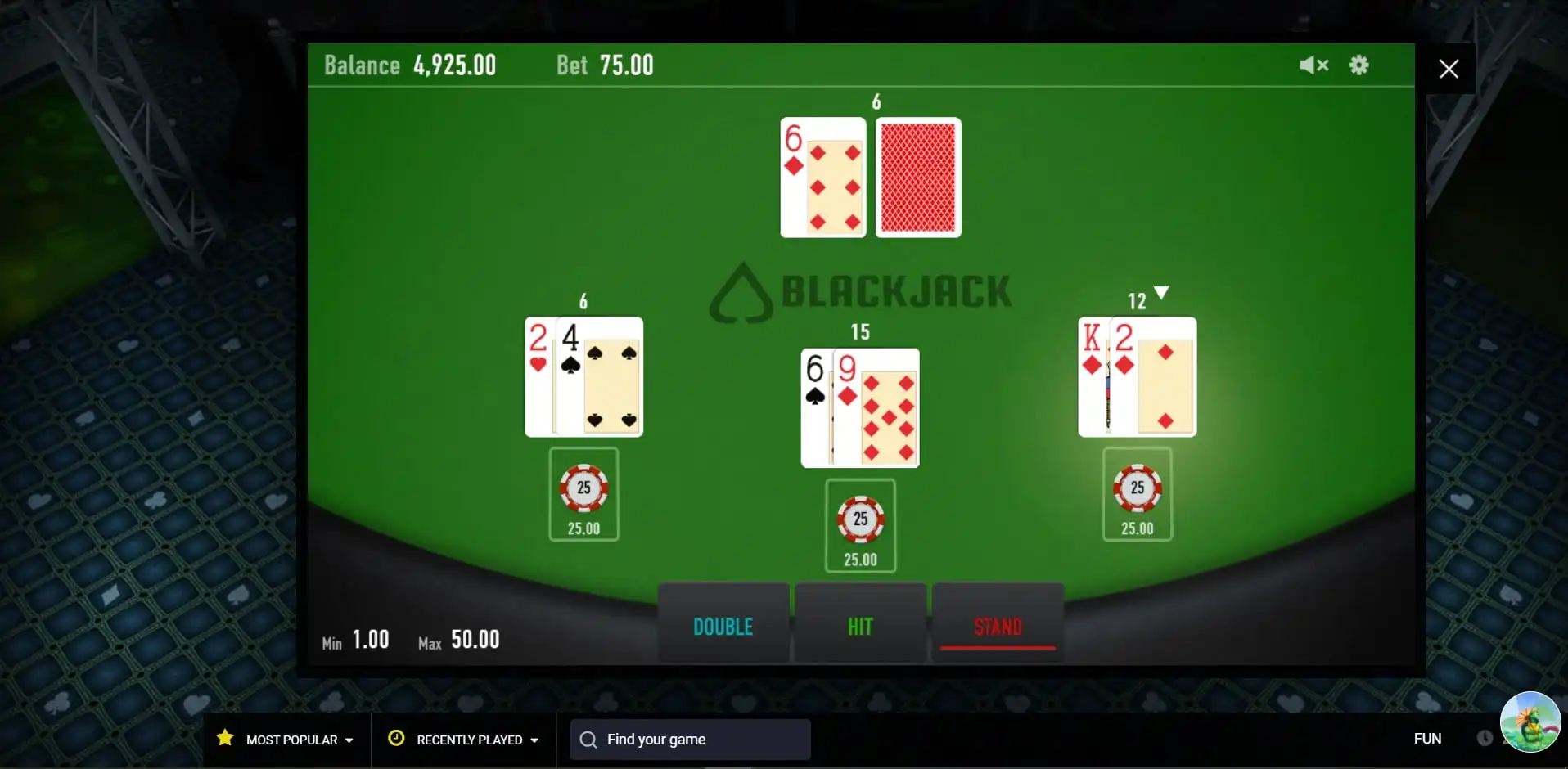The width and height of the screenshot is (1568, 769).
Task: Close the blackjack game window
Action: pyautogui.click(x=1449, y=69)
